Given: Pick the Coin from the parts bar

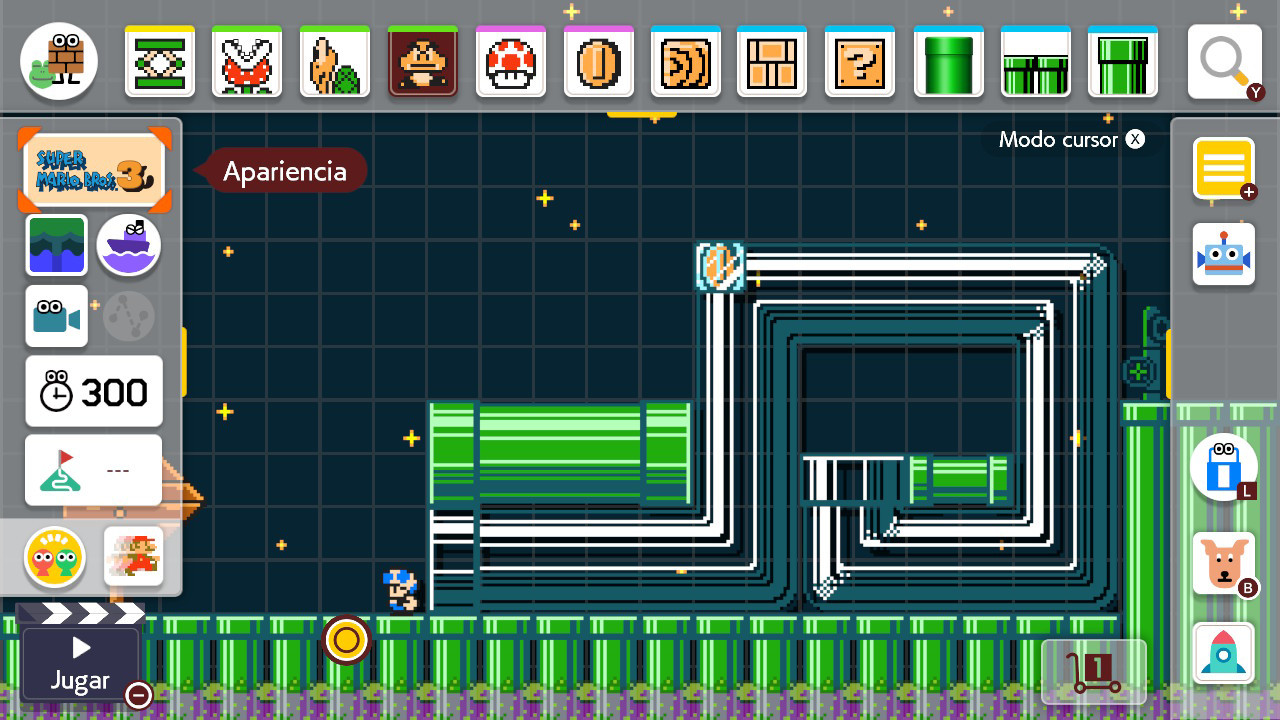Looking at the screenshot, I should coord(599,61).
